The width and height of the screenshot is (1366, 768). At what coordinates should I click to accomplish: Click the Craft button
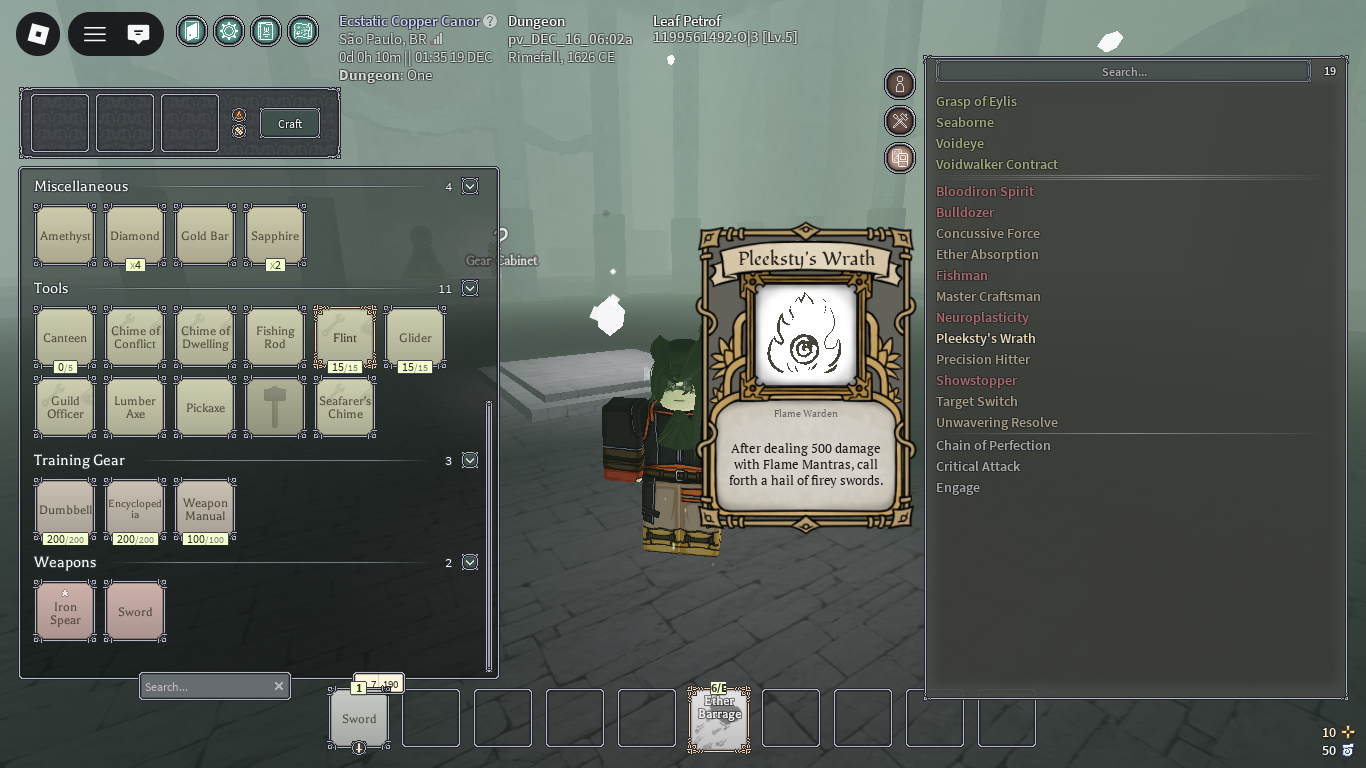click(290, 124)
